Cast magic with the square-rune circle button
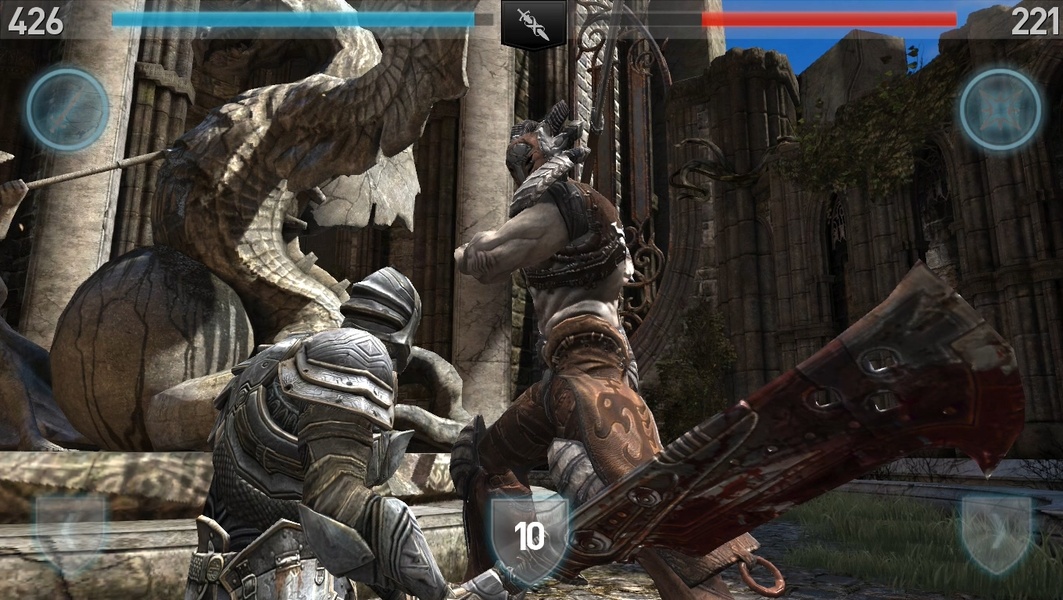The height and width of the screenshot is (600, 1063). coord(1000,109)
